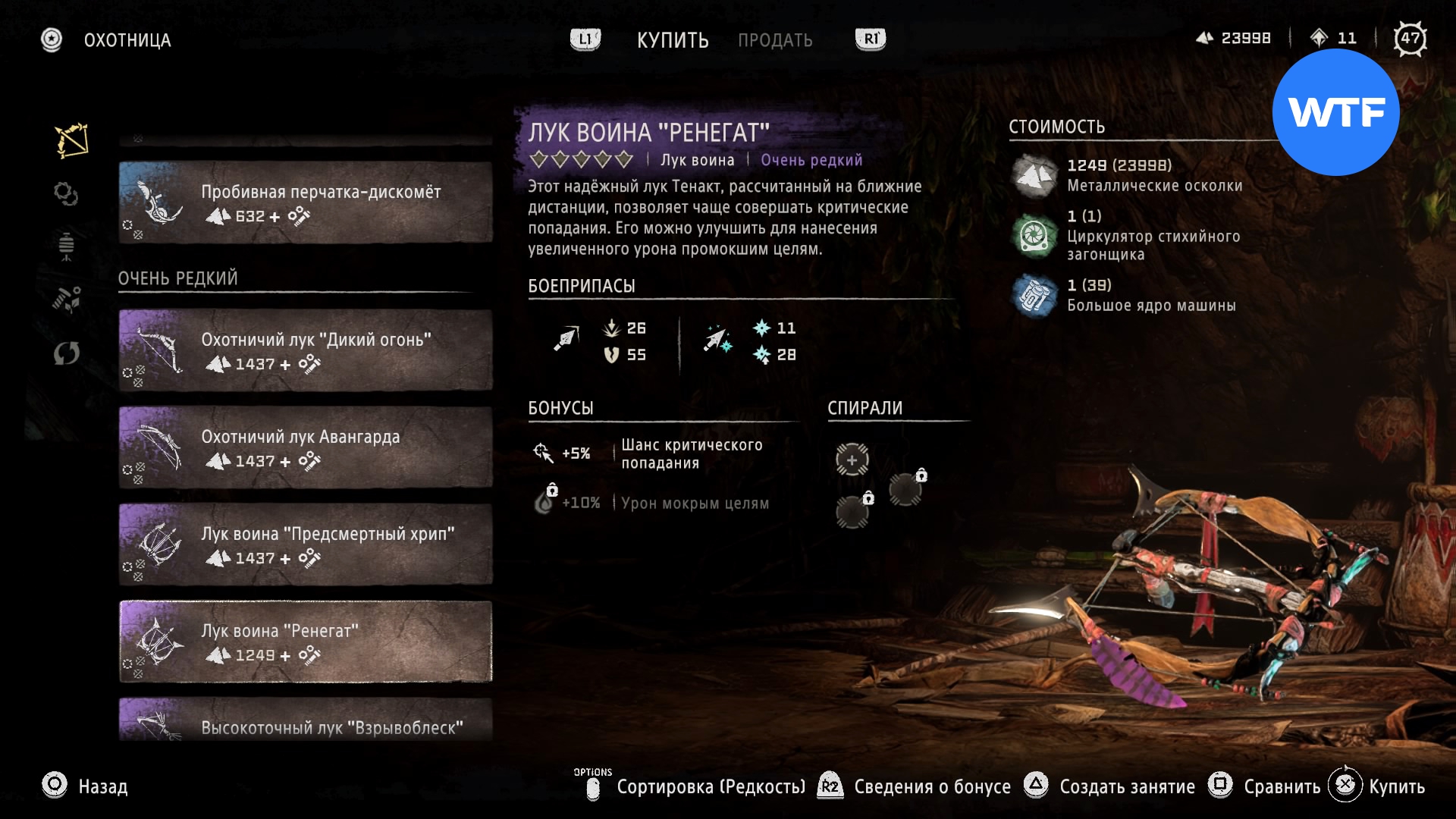This screenshot has width=1456, height=819.
Task: Open the coils category icon
Action: click(66, 194)
